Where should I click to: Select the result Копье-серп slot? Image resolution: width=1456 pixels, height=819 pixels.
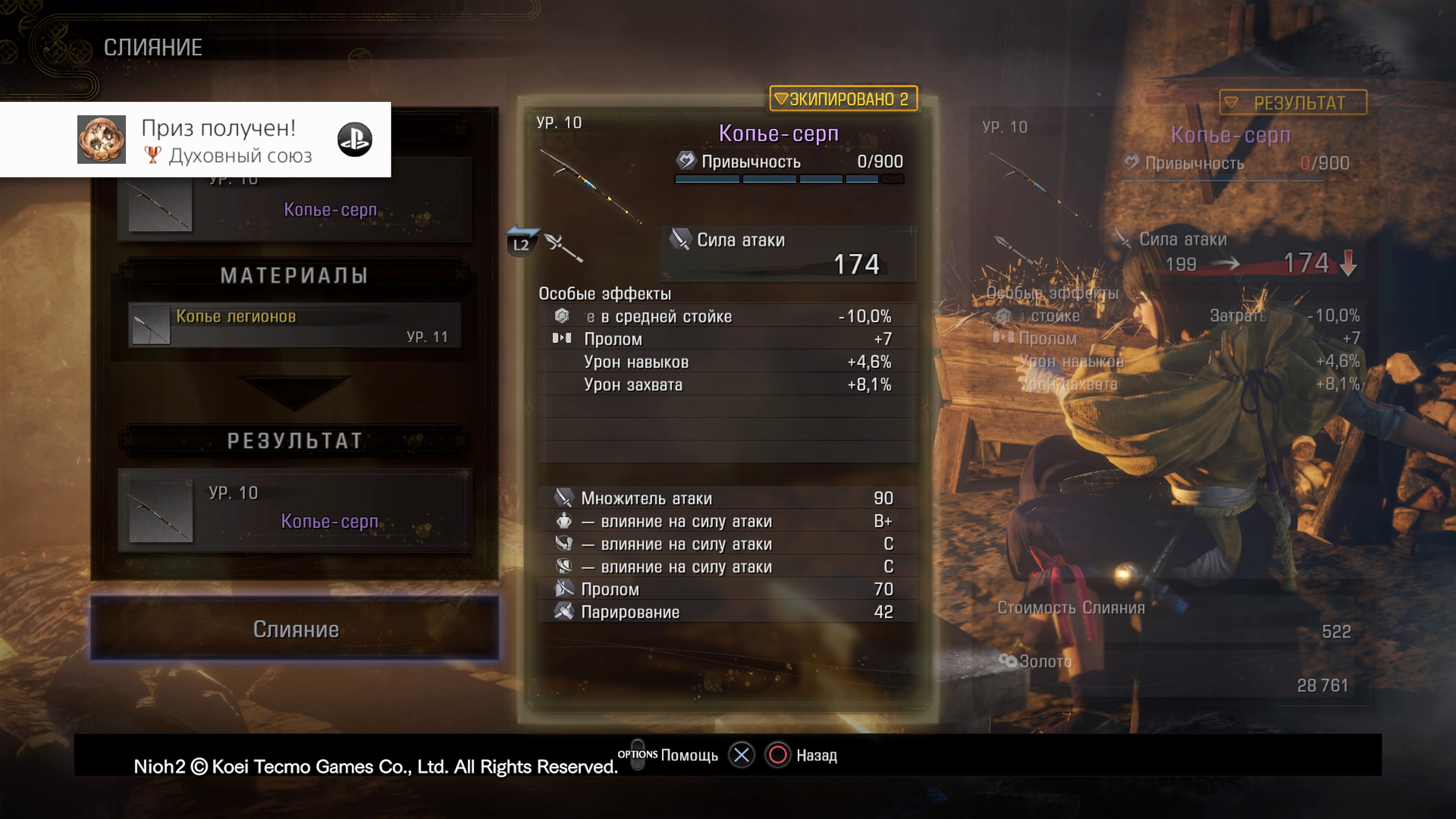[295, 510]
